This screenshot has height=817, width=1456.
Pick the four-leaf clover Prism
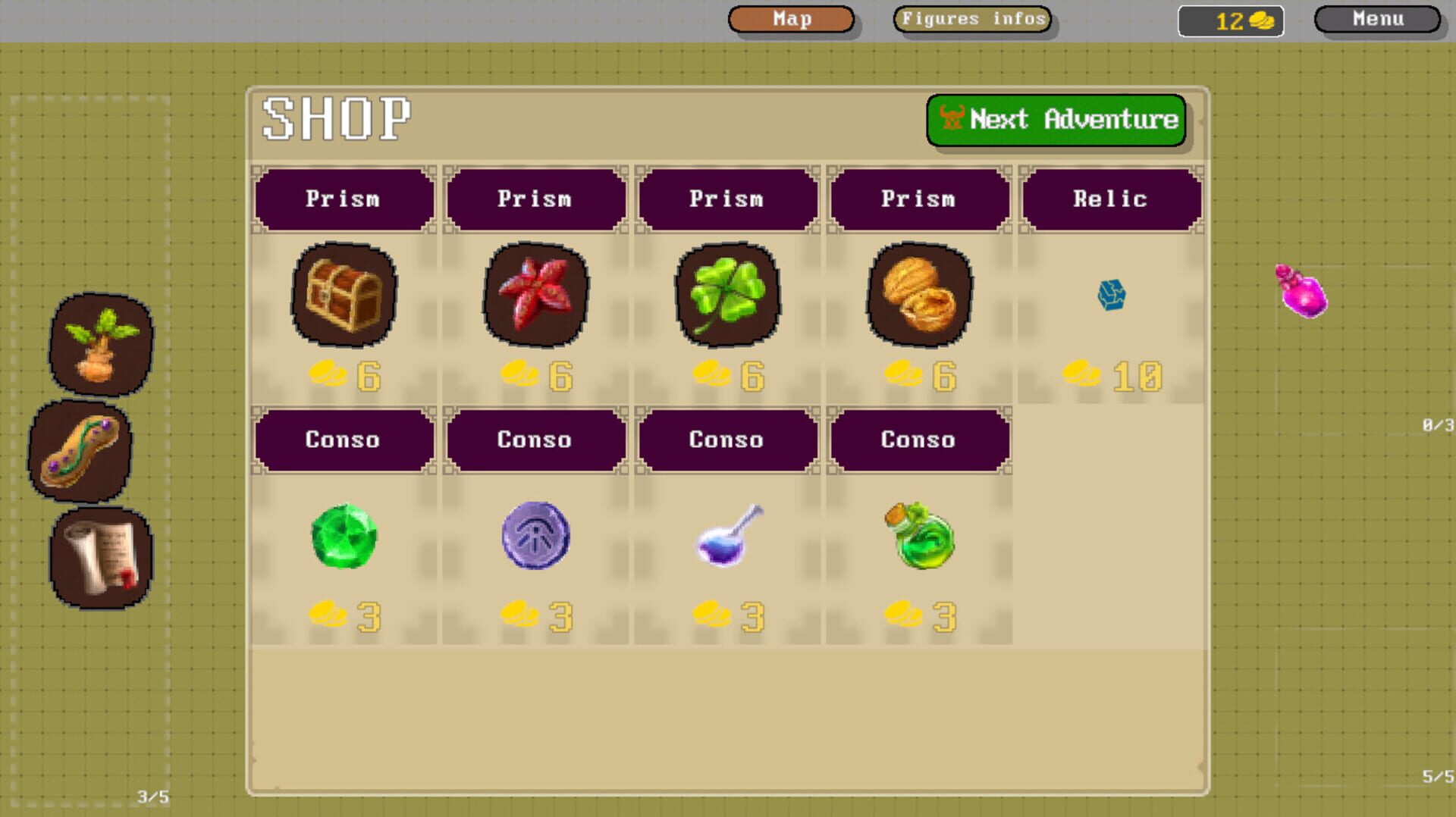[x=727, y=297]
